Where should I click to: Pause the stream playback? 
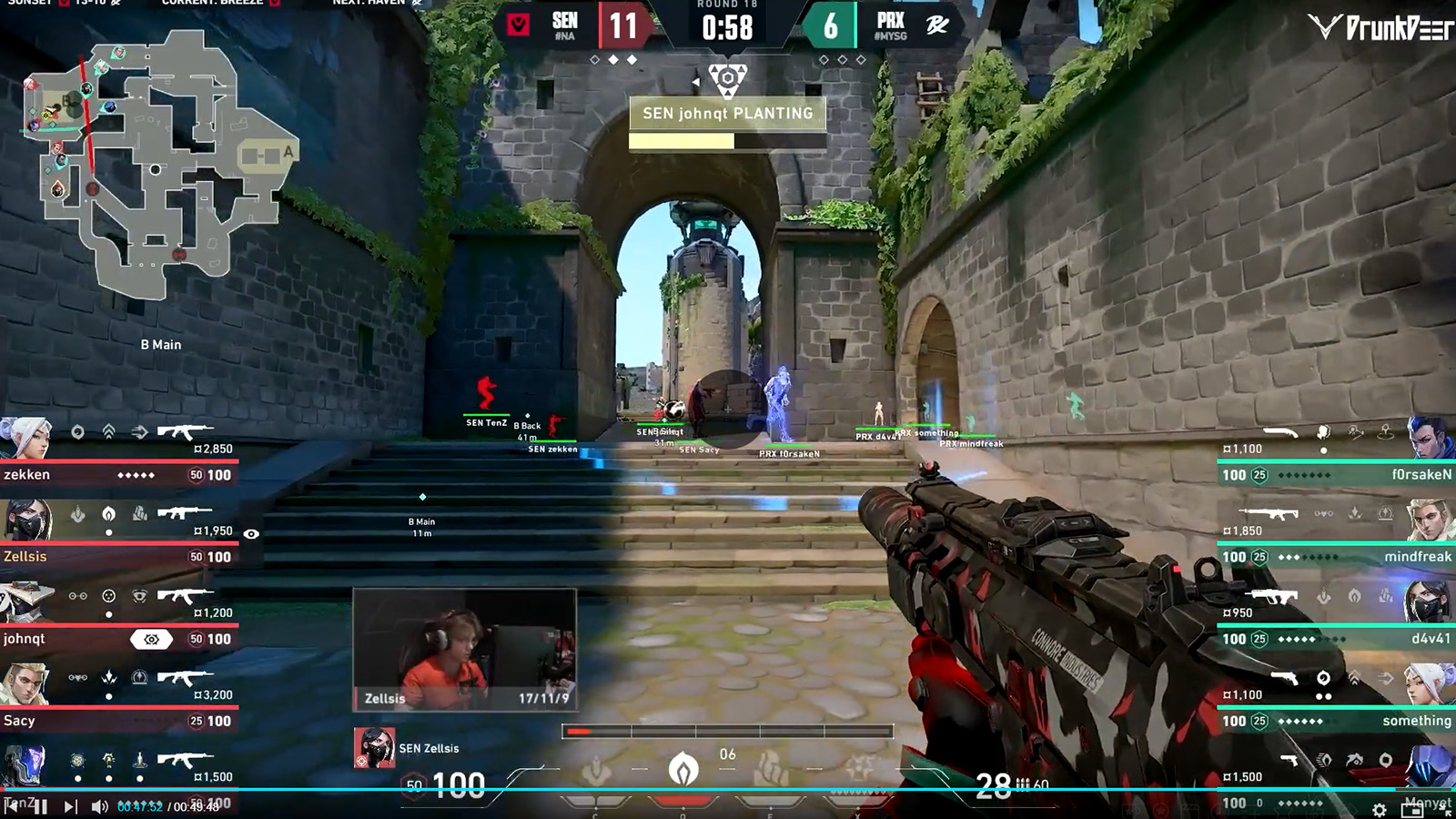click(x=40, y=805)
